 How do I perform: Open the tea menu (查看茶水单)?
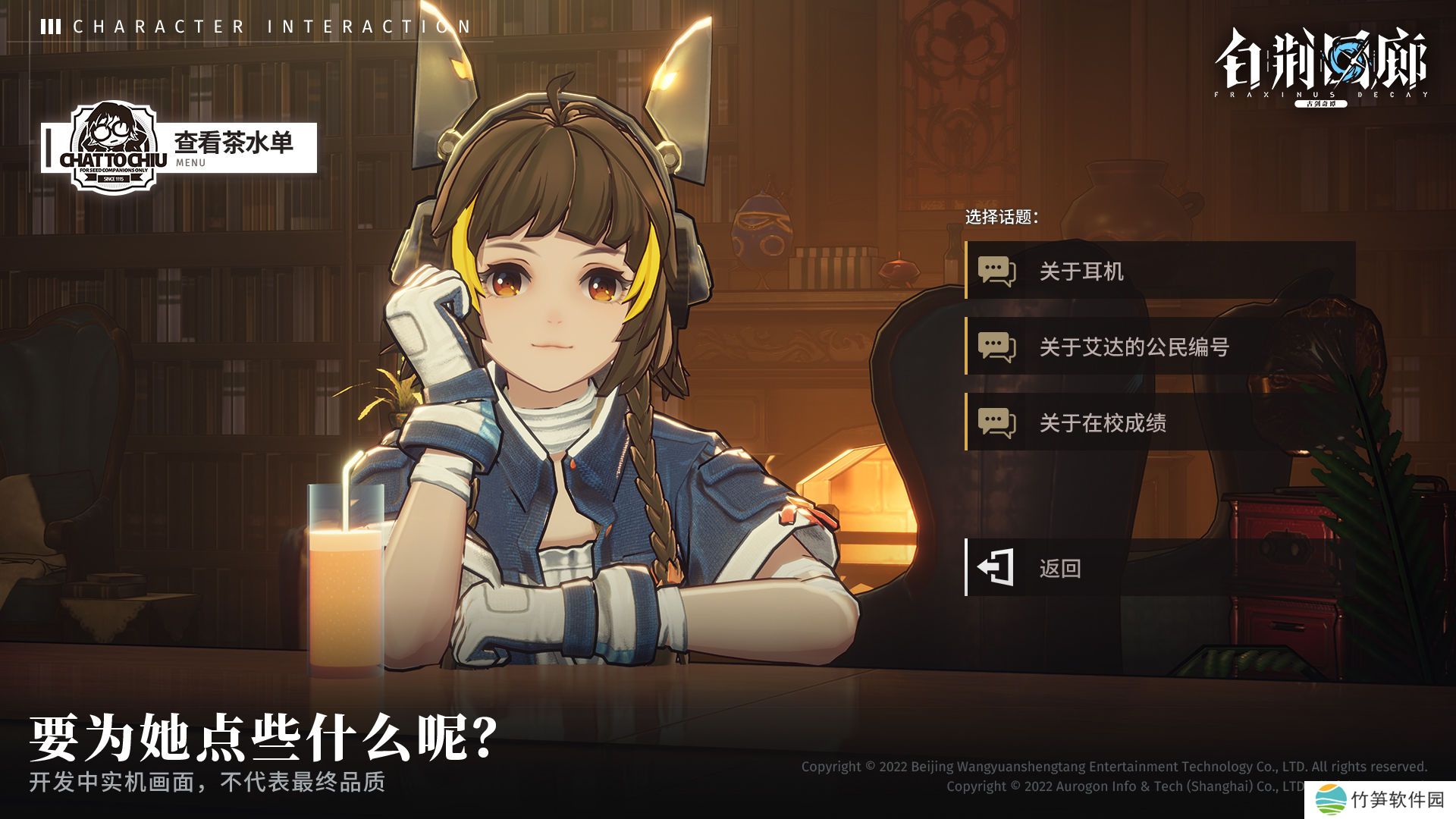[231, 147]
